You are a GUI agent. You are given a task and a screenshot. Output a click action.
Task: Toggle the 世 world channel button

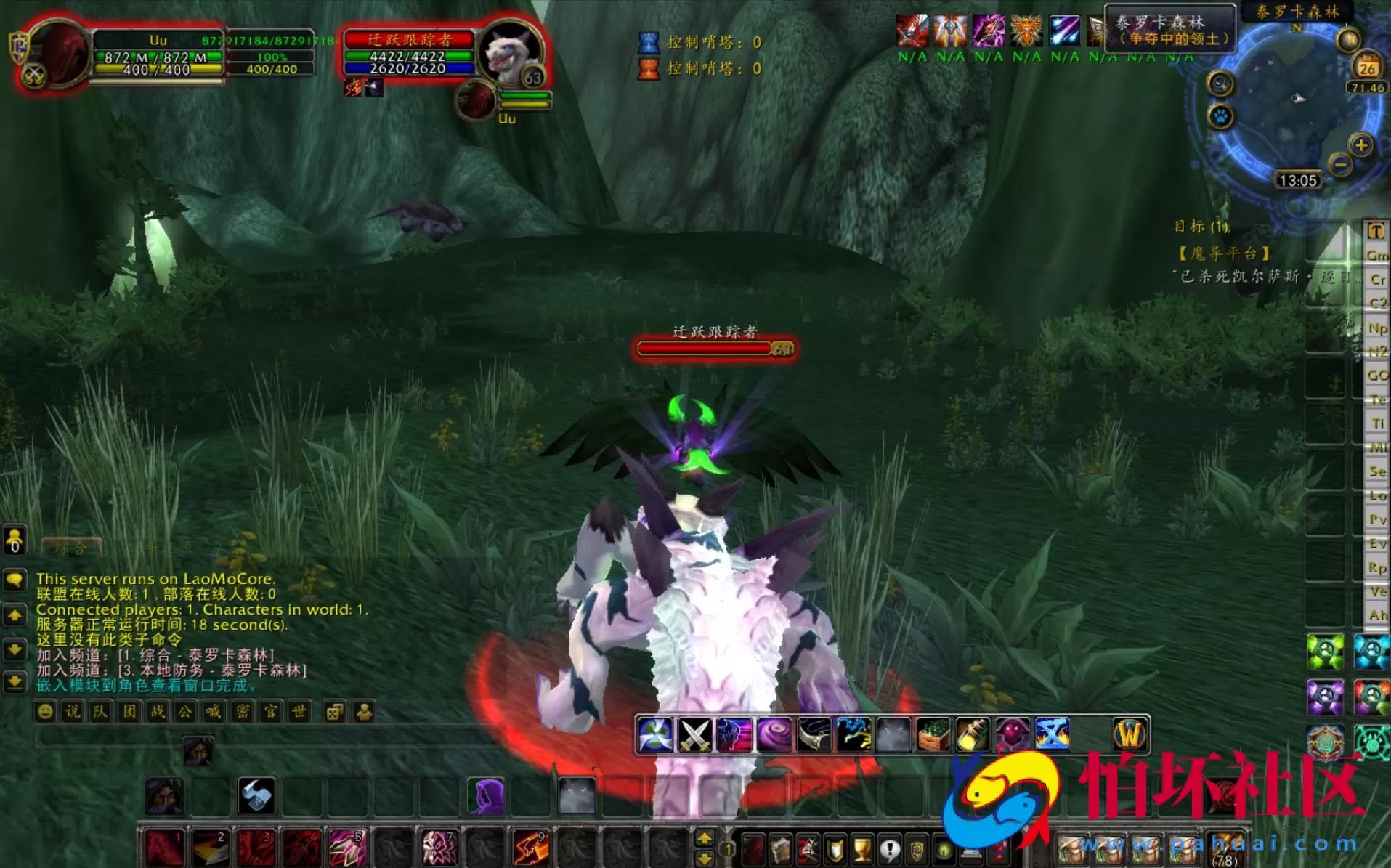298,712
